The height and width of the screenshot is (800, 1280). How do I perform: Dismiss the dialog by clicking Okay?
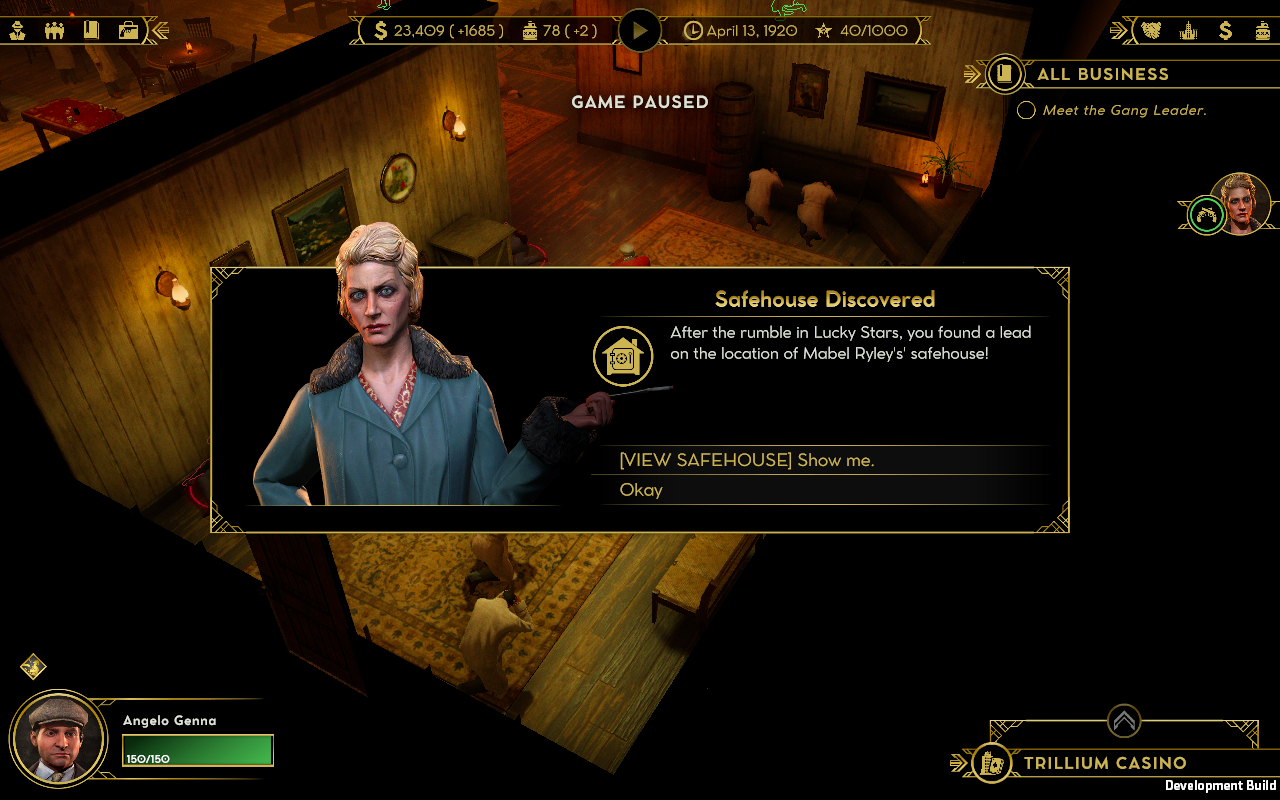click(x=641, y=490)
